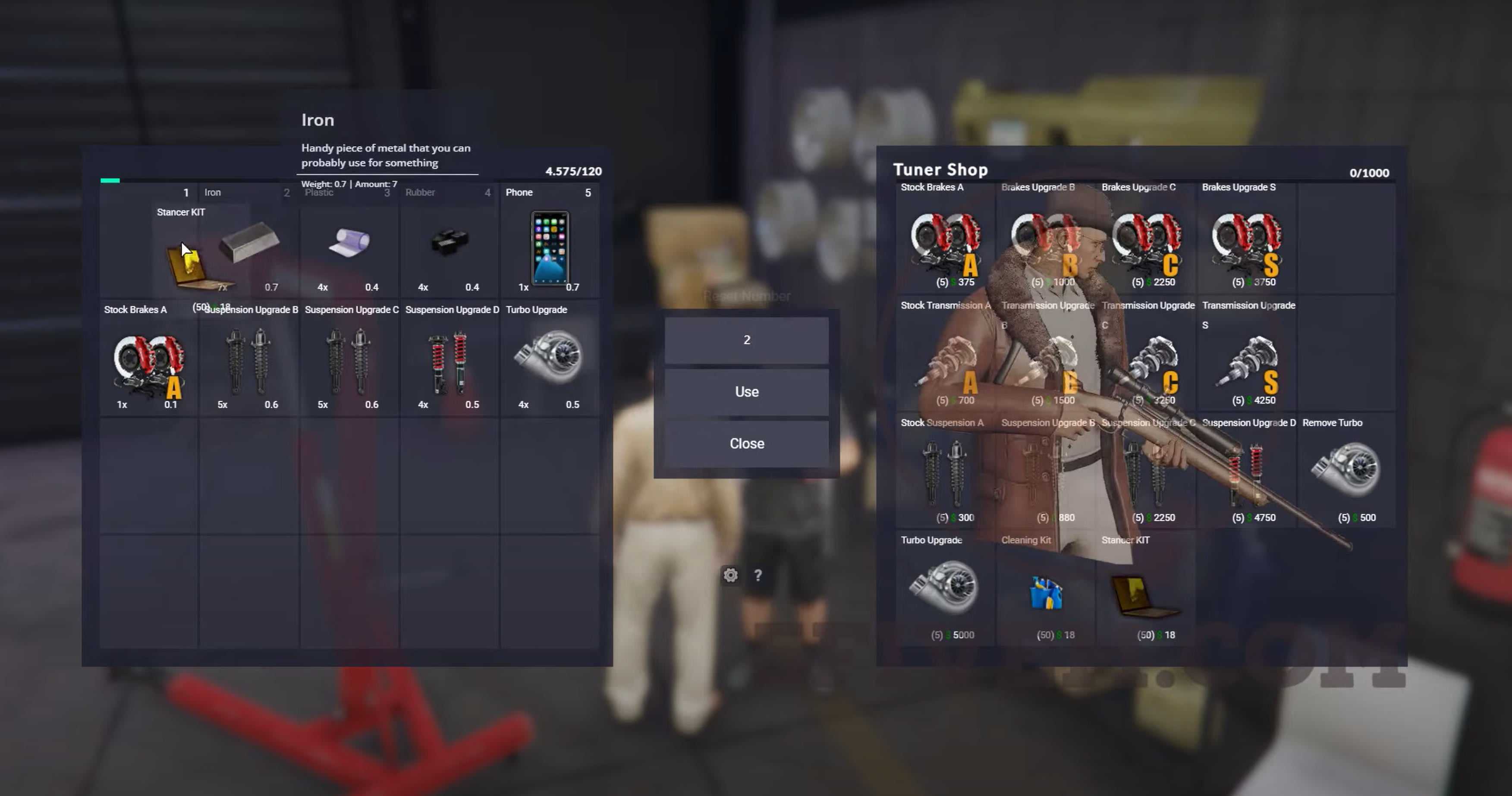Select the shop's Stock Suspension A
Screen dimensions: 1512x796
click(x=945, y=472)
